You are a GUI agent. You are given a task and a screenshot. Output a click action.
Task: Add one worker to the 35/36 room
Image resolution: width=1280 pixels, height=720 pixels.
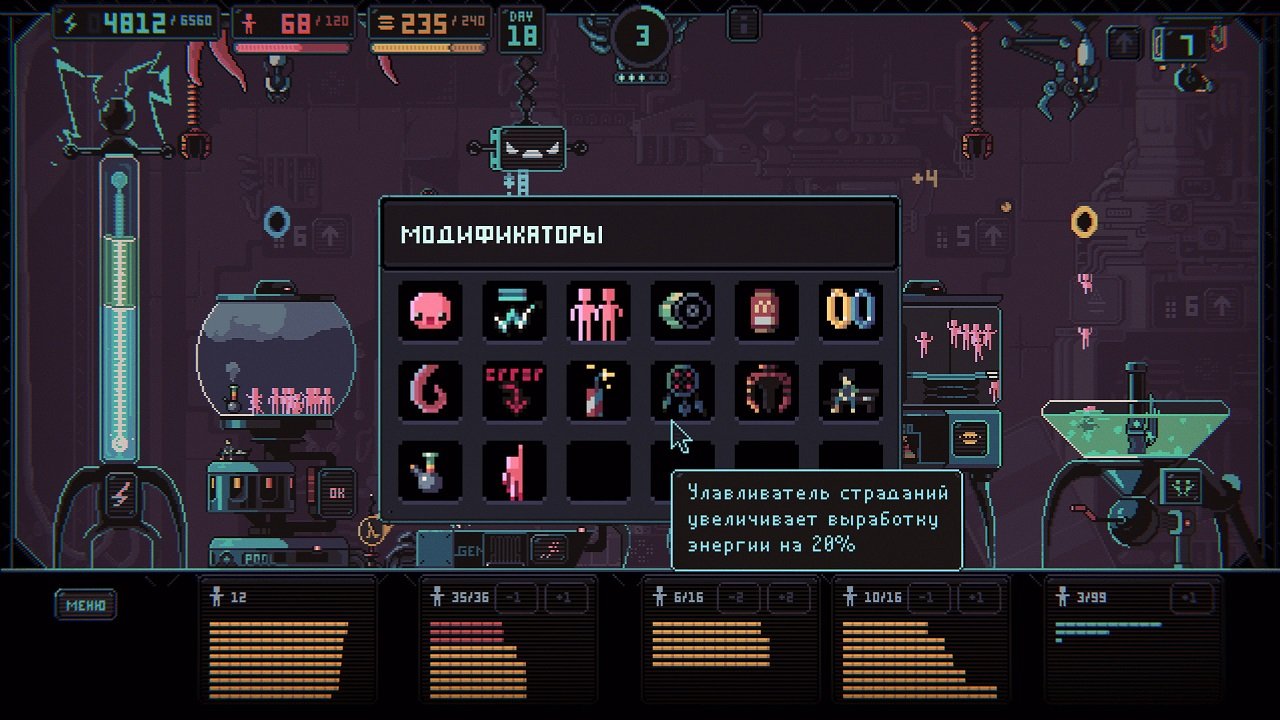coord(563,598)
